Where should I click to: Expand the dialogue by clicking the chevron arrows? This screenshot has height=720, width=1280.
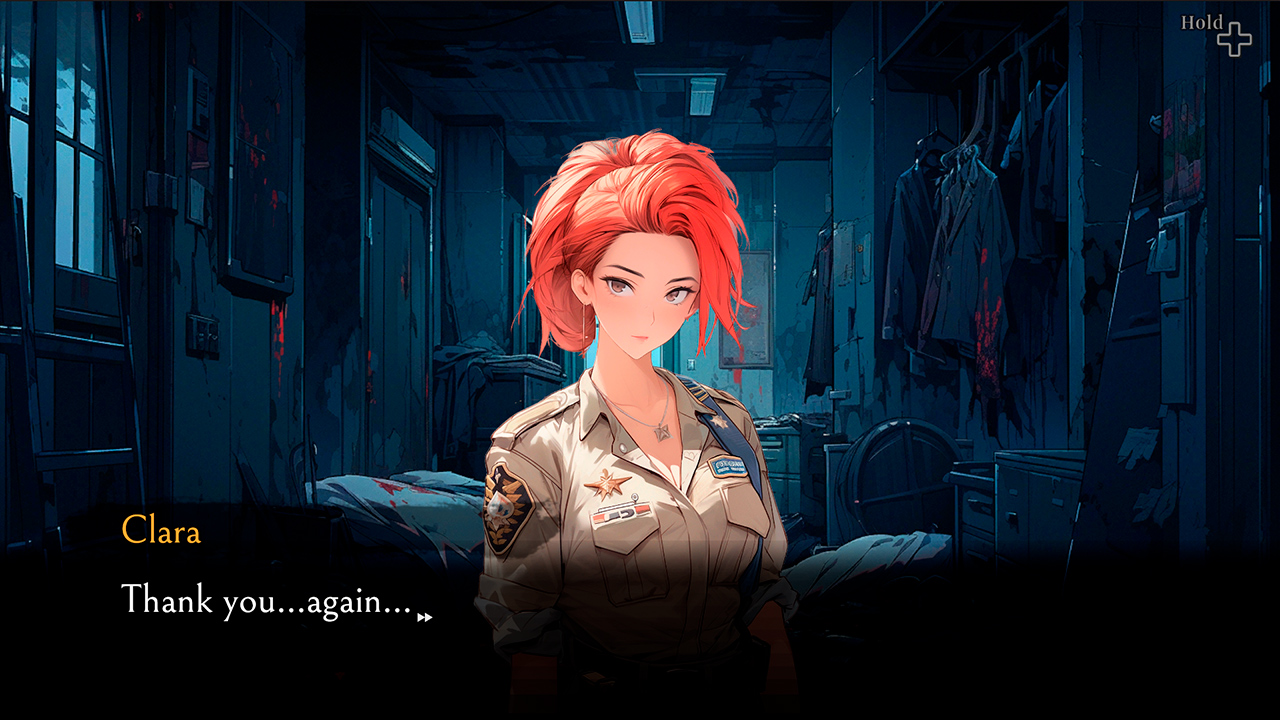pyautogui.click(x=424, y=615)
